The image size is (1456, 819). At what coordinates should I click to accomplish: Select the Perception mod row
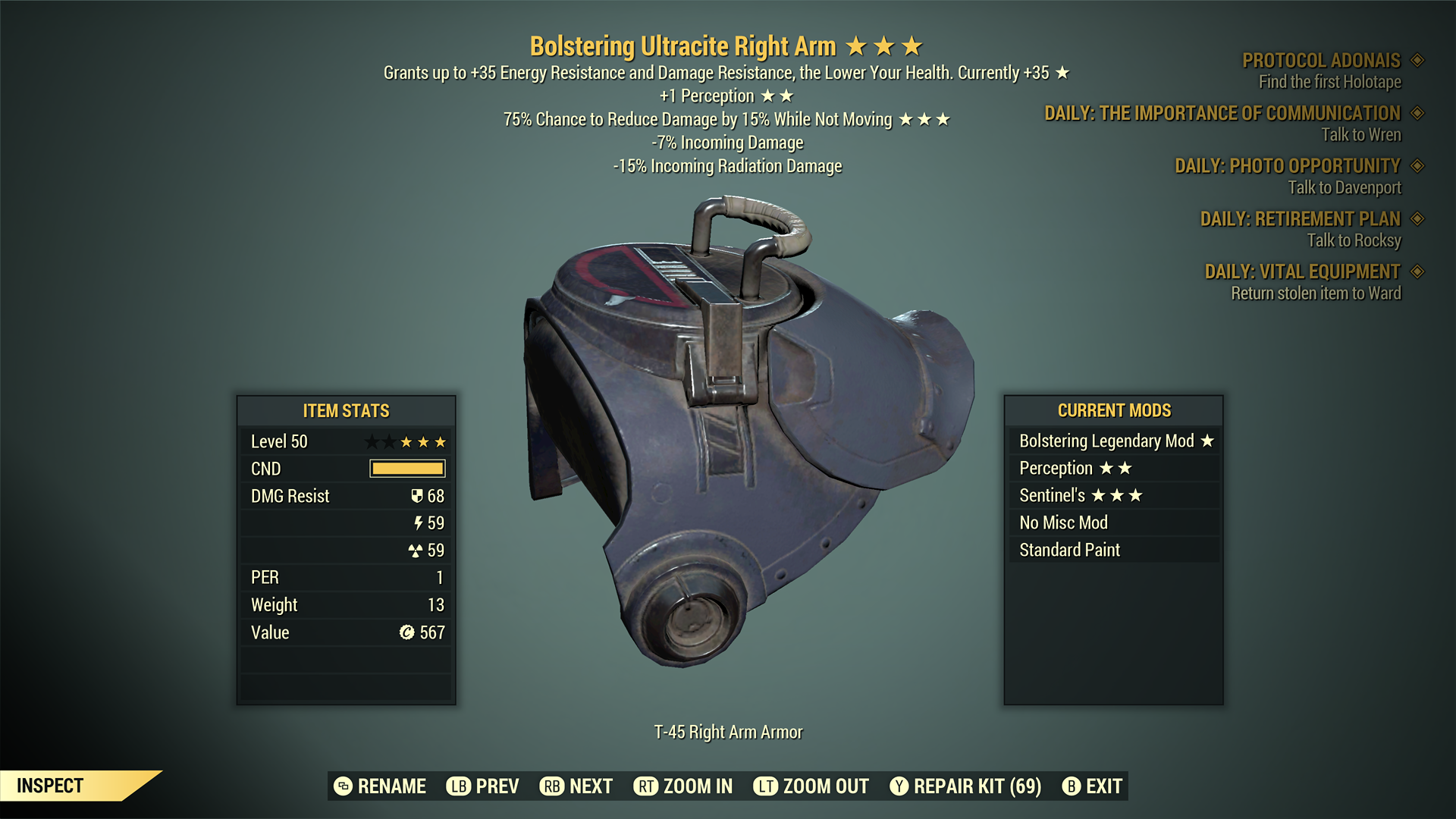(x=1115, y=469)
